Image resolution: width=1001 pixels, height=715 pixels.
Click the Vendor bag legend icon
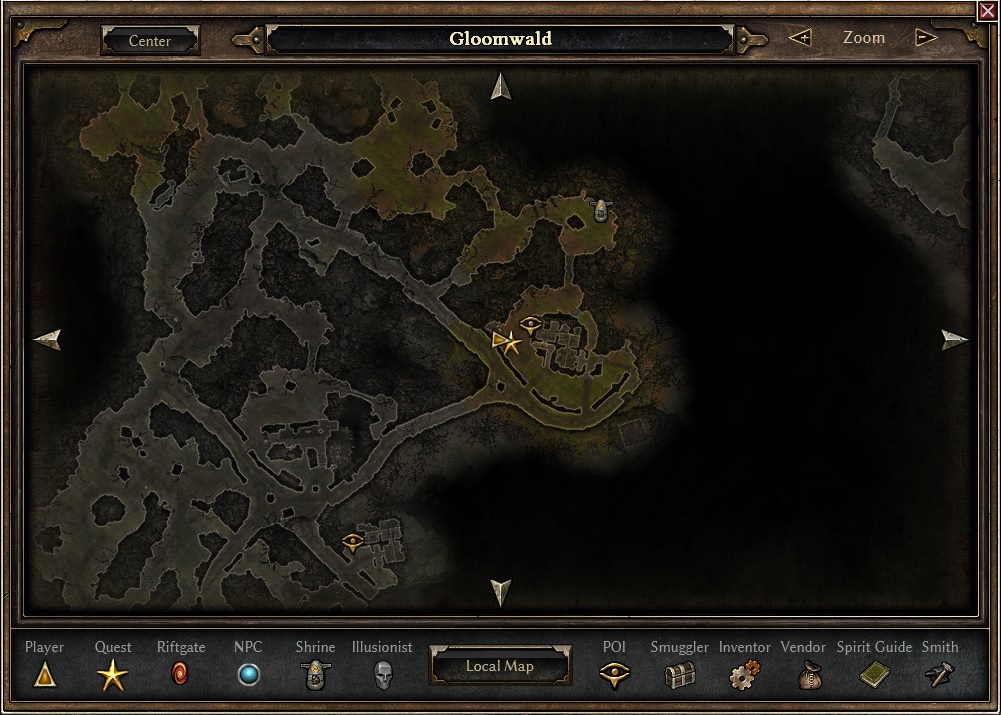coord(808,676)
